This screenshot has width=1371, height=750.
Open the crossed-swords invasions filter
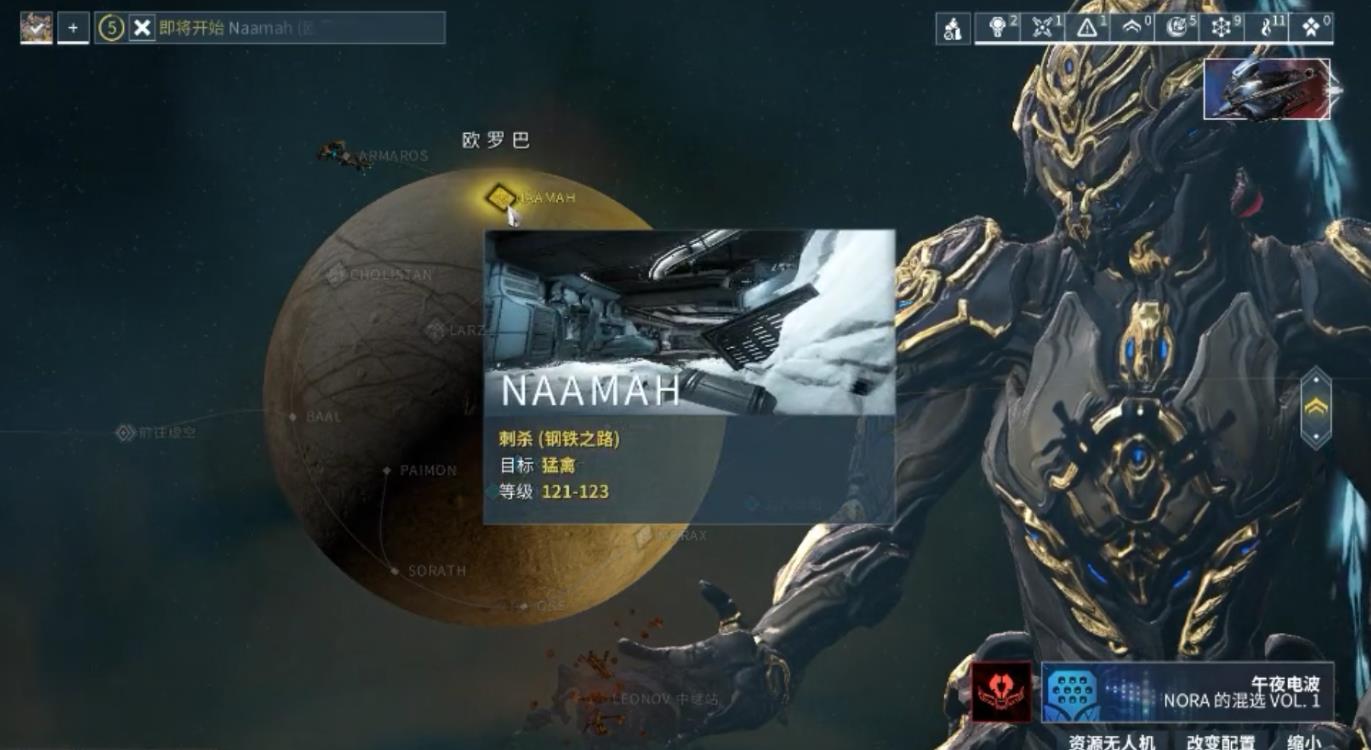coord(1042,28)
